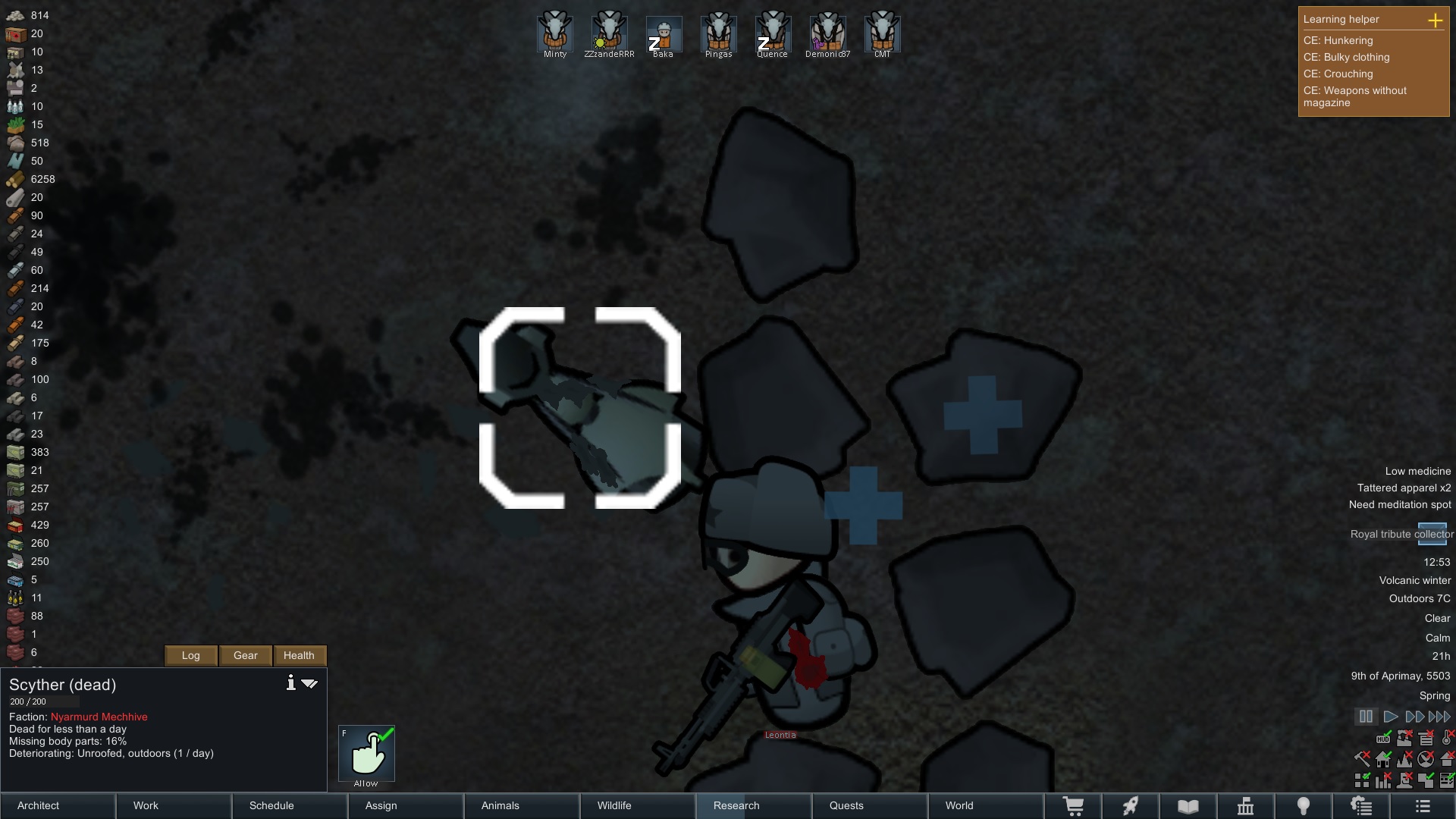
Task: Switch to the Gear tab
Action: pos(244,655)
